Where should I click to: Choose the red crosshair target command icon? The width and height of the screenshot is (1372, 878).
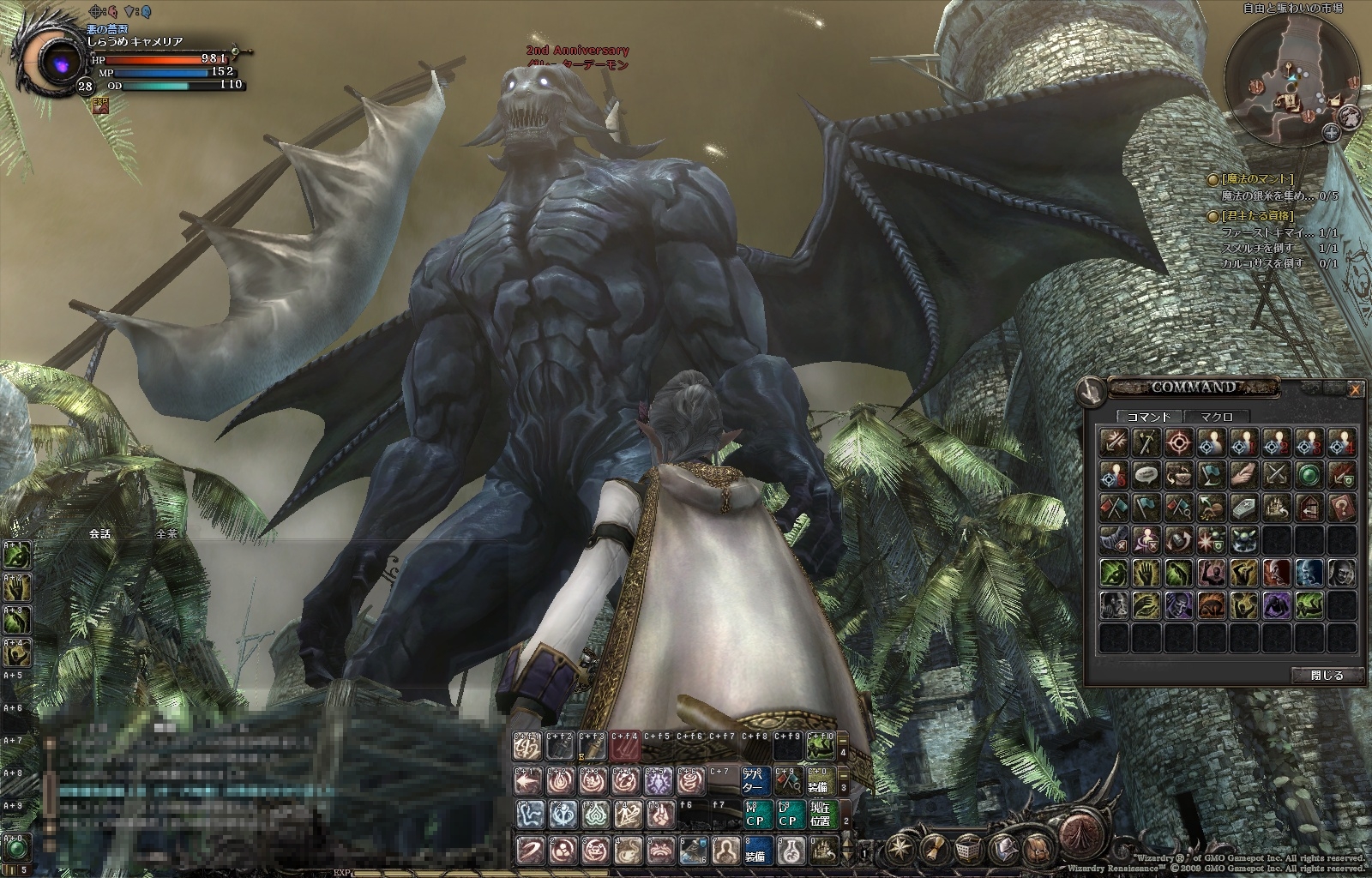pos(1179,443)
